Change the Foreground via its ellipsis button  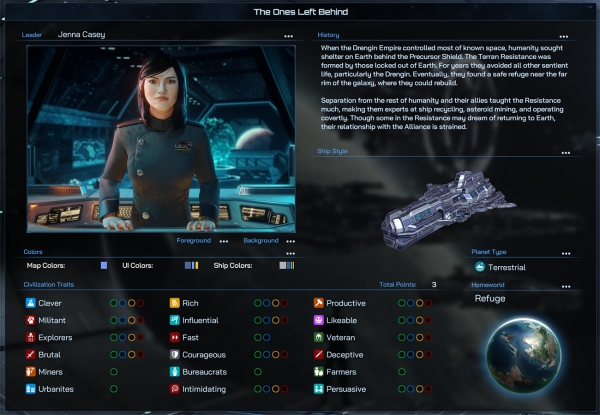tap(224, 241)
